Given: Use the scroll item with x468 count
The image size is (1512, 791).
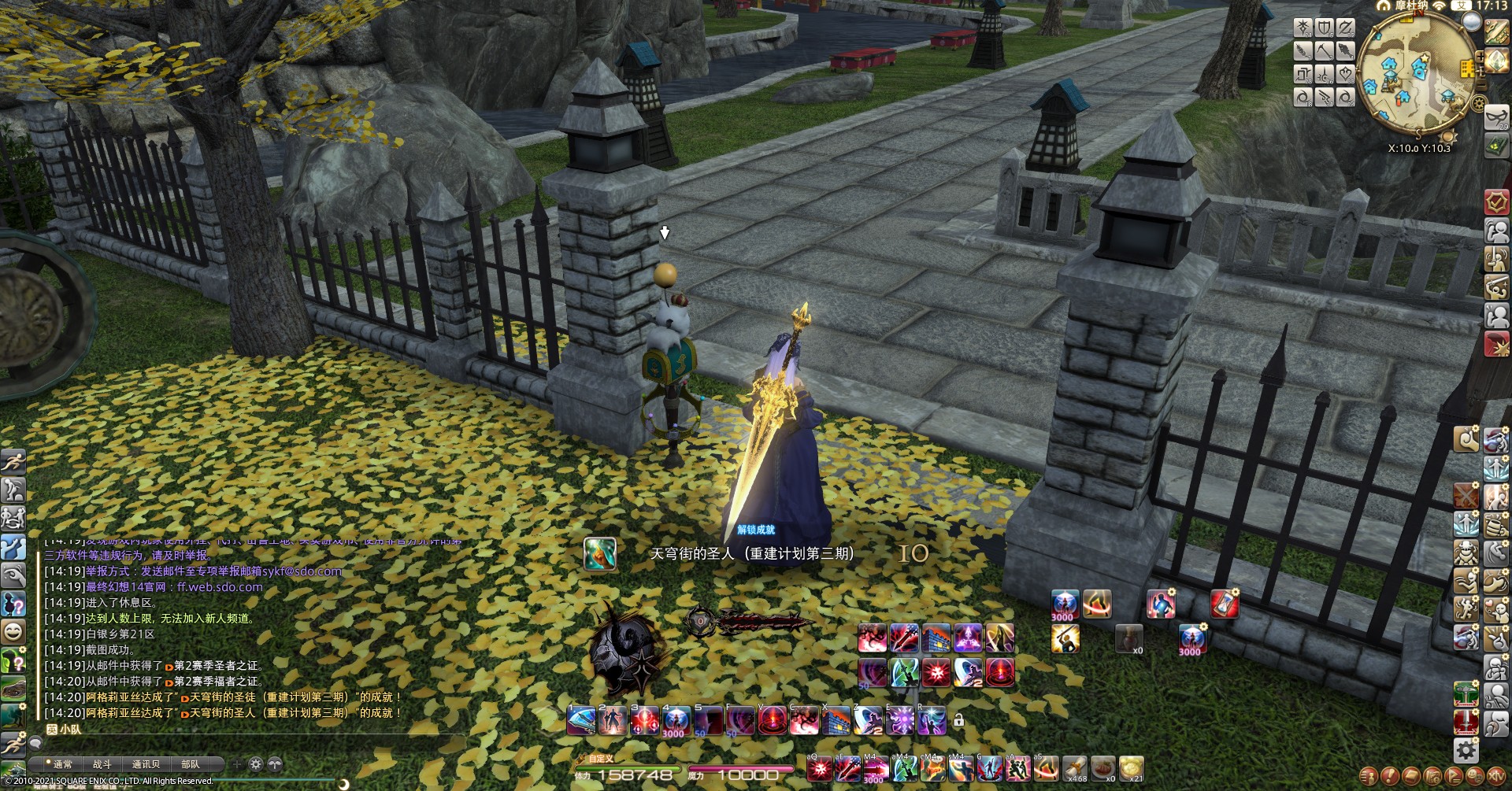Looking at the screenshot, I should [x=1074, y=768].
